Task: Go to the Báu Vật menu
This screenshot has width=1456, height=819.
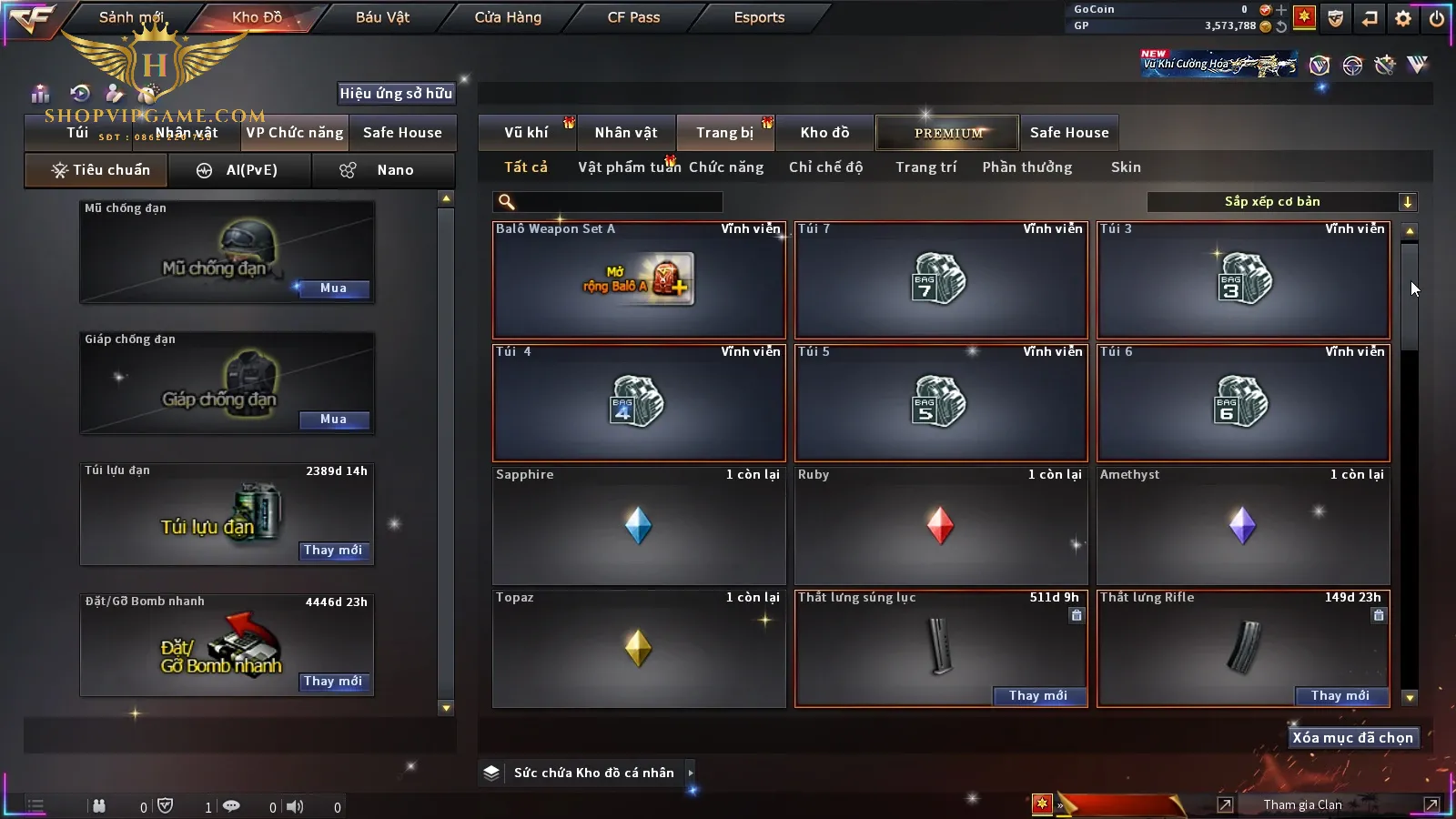Action: pos(382,17)
